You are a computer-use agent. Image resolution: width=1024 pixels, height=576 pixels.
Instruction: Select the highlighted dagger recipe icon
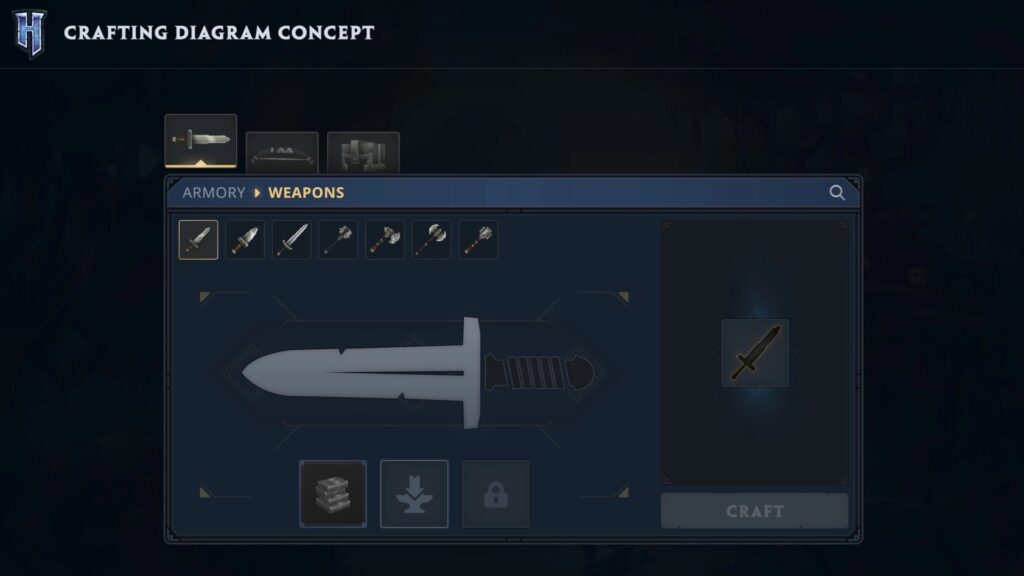click(198, 240)
